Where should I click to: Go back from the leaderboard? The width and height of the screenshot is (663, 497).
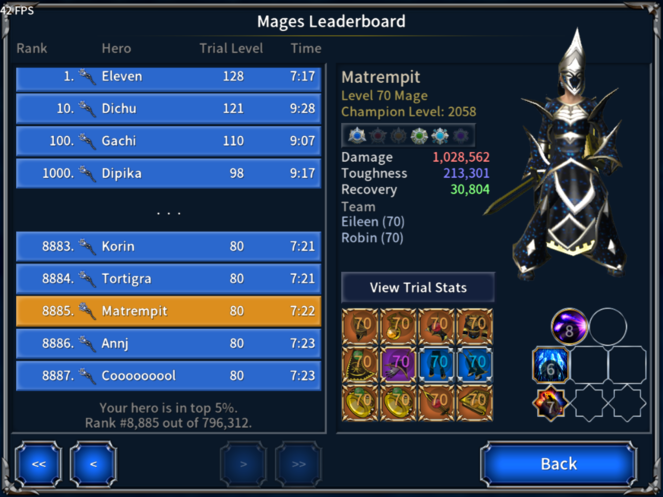pos(558,463)
